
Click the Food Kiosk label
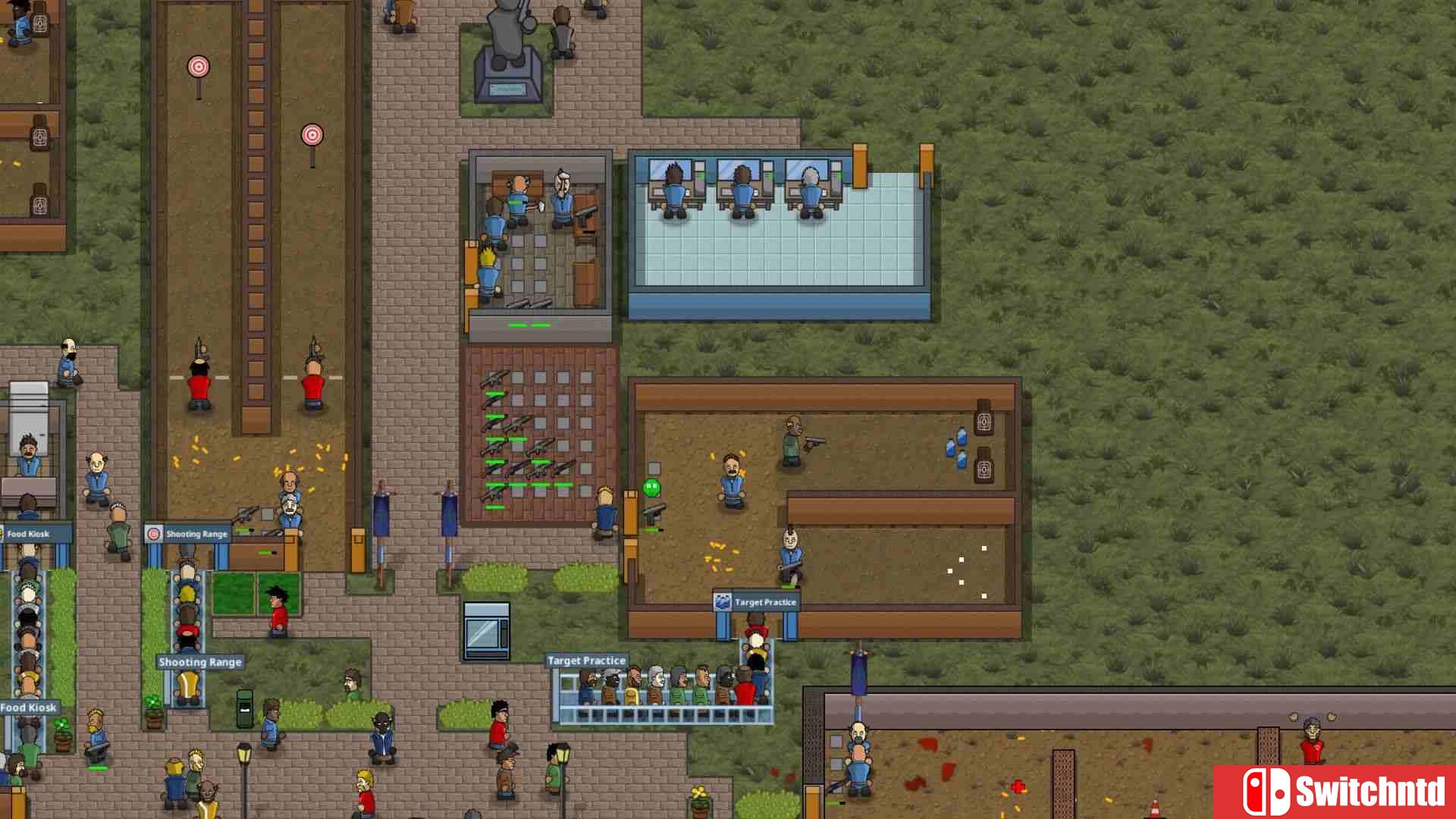click(x=28, y=707)
